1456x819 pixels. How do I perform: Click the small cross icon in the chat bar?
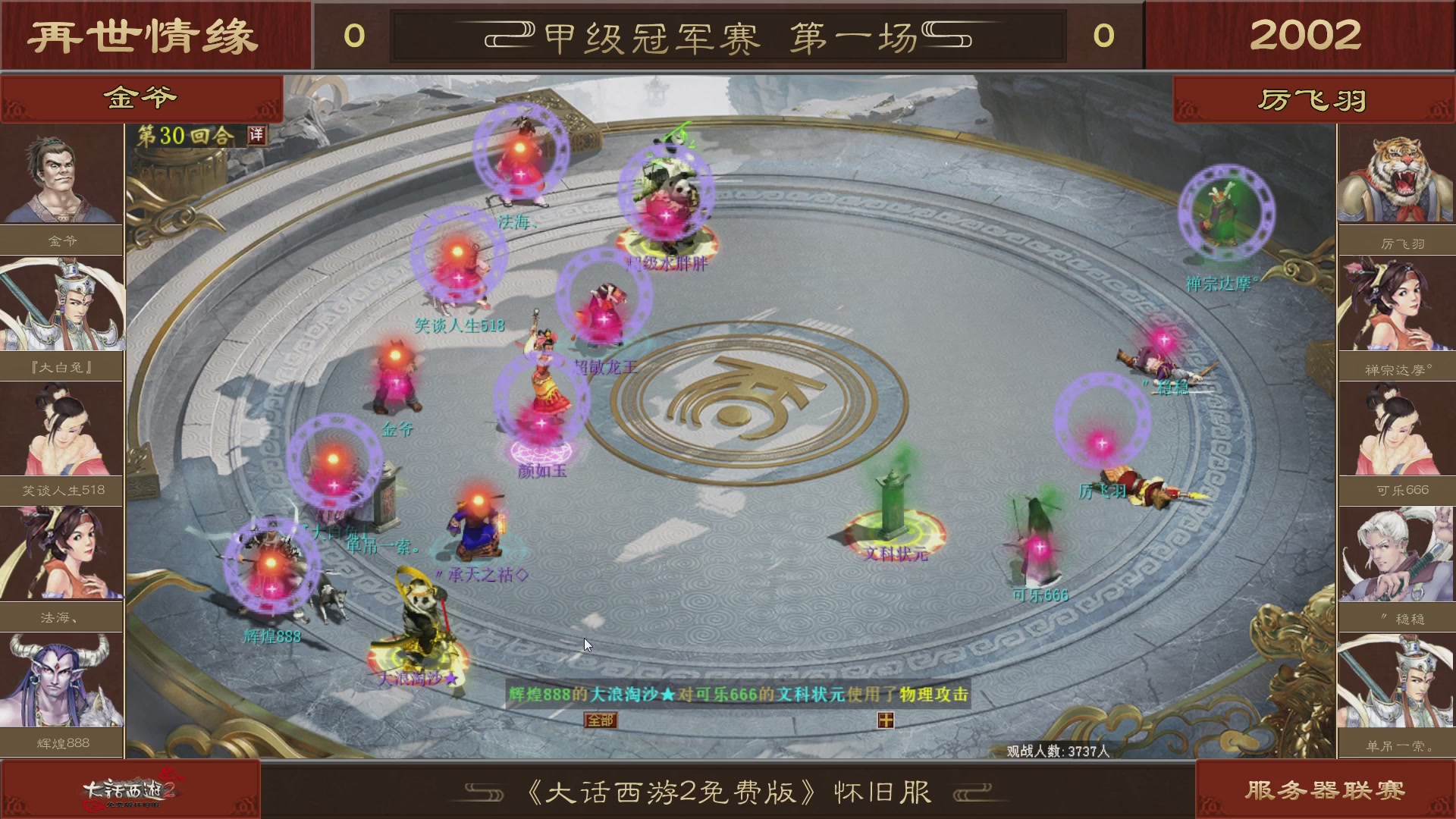[x=885, y=720]
